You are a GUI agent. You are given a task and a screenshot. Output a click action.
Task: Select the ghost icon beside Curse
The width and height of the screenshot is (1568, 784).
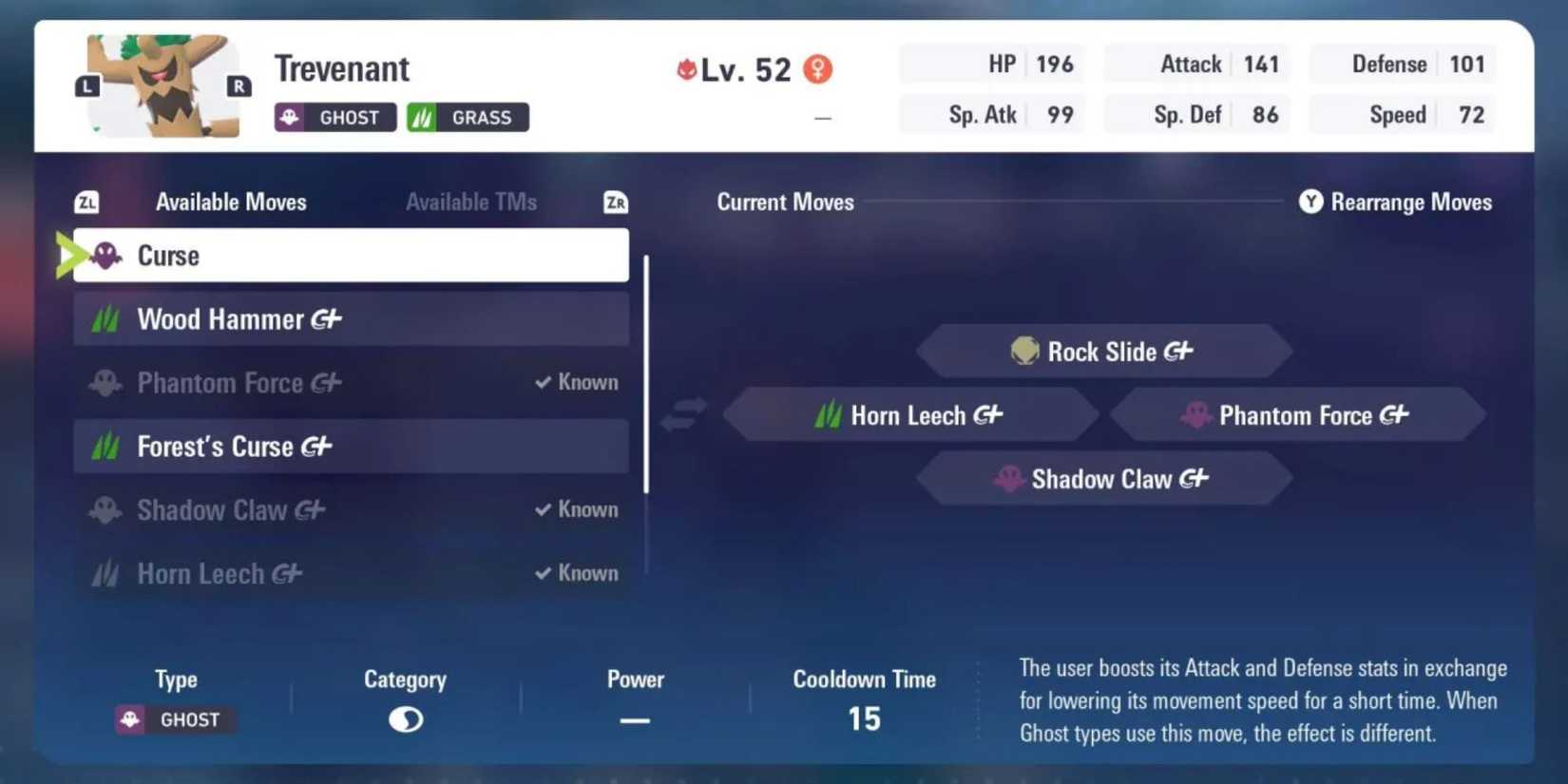tap(105, 255)
